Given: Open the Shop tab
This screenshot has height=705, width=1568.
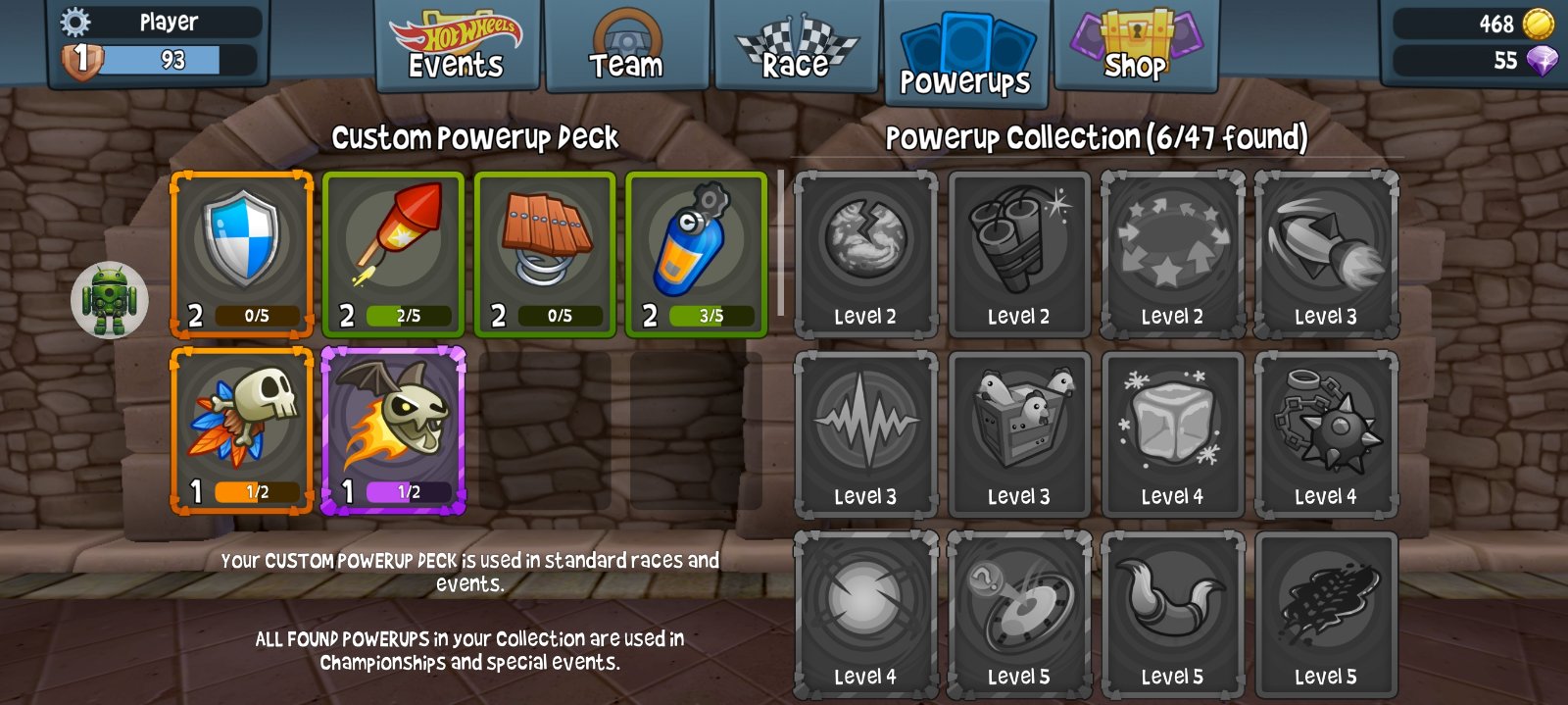Looking at the screenshot, I should [x=1136, y=47].
